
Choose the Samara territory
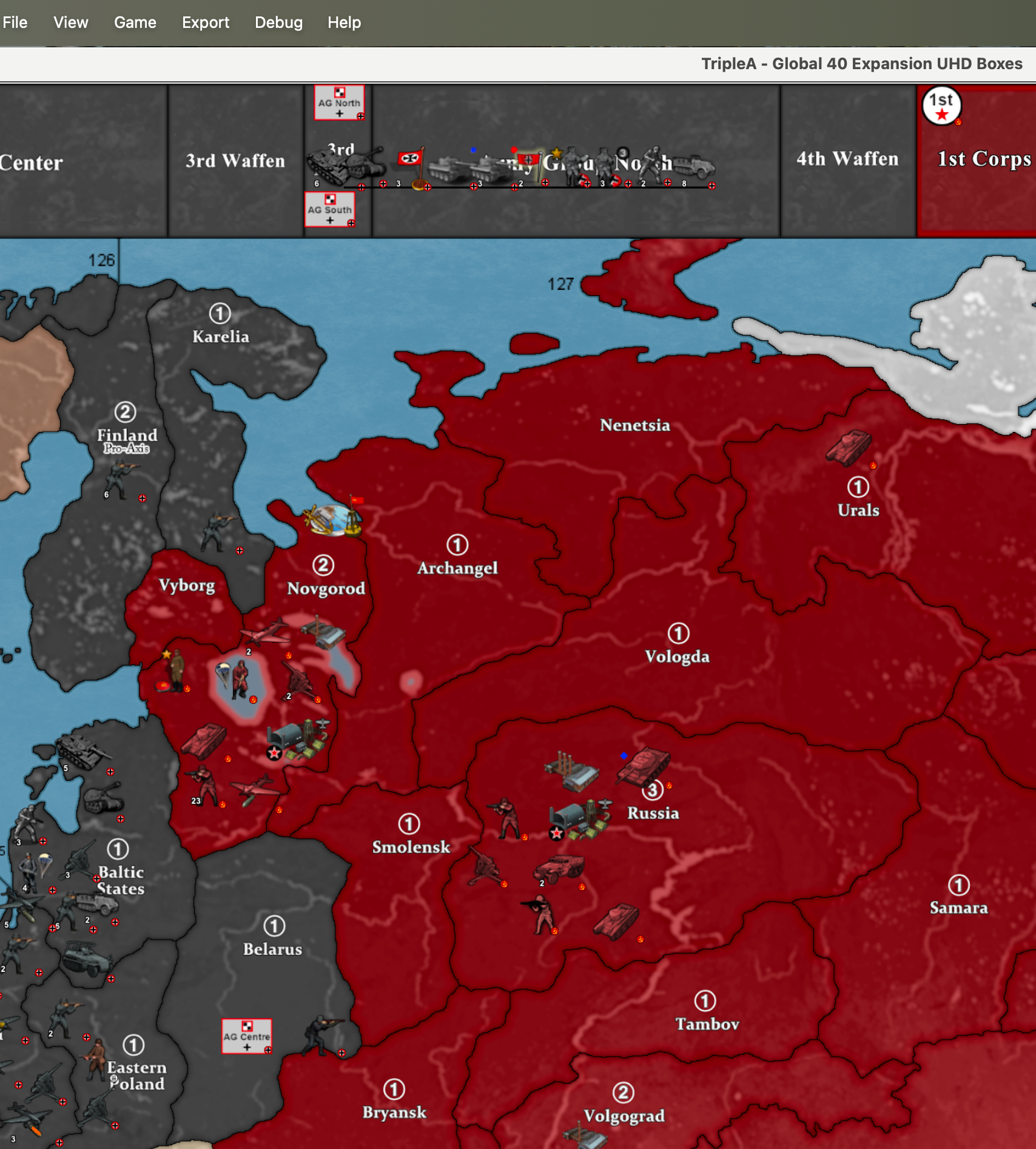pyautogui.click(x=958, y=908)
